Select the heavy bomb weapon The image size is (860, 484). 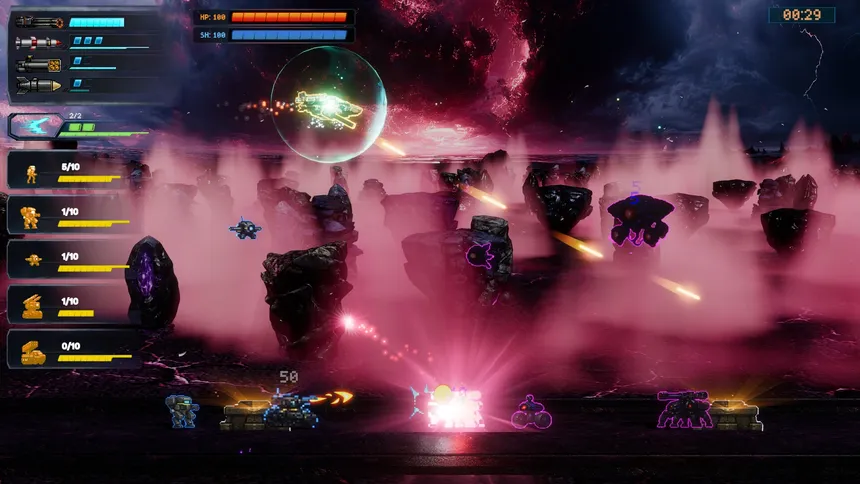click(x=39, y=86)
